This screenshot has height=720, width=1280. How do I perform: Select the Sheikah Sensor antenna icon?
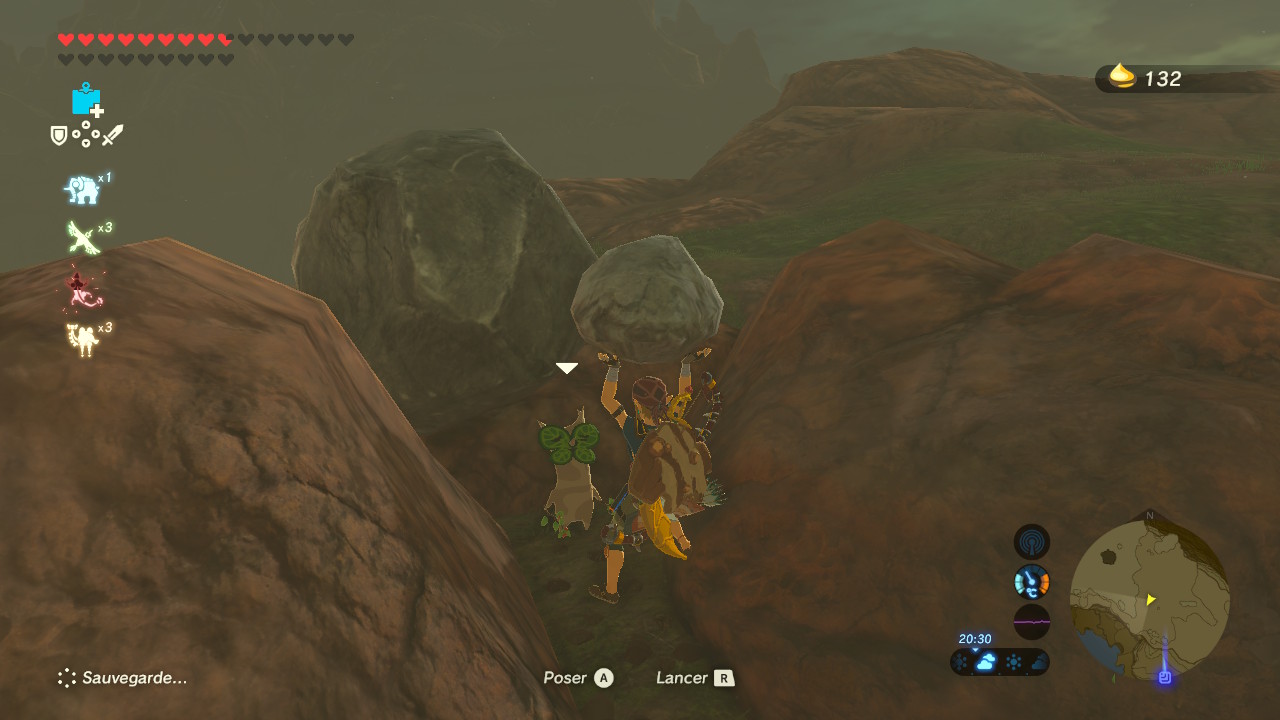(1032, 542)
